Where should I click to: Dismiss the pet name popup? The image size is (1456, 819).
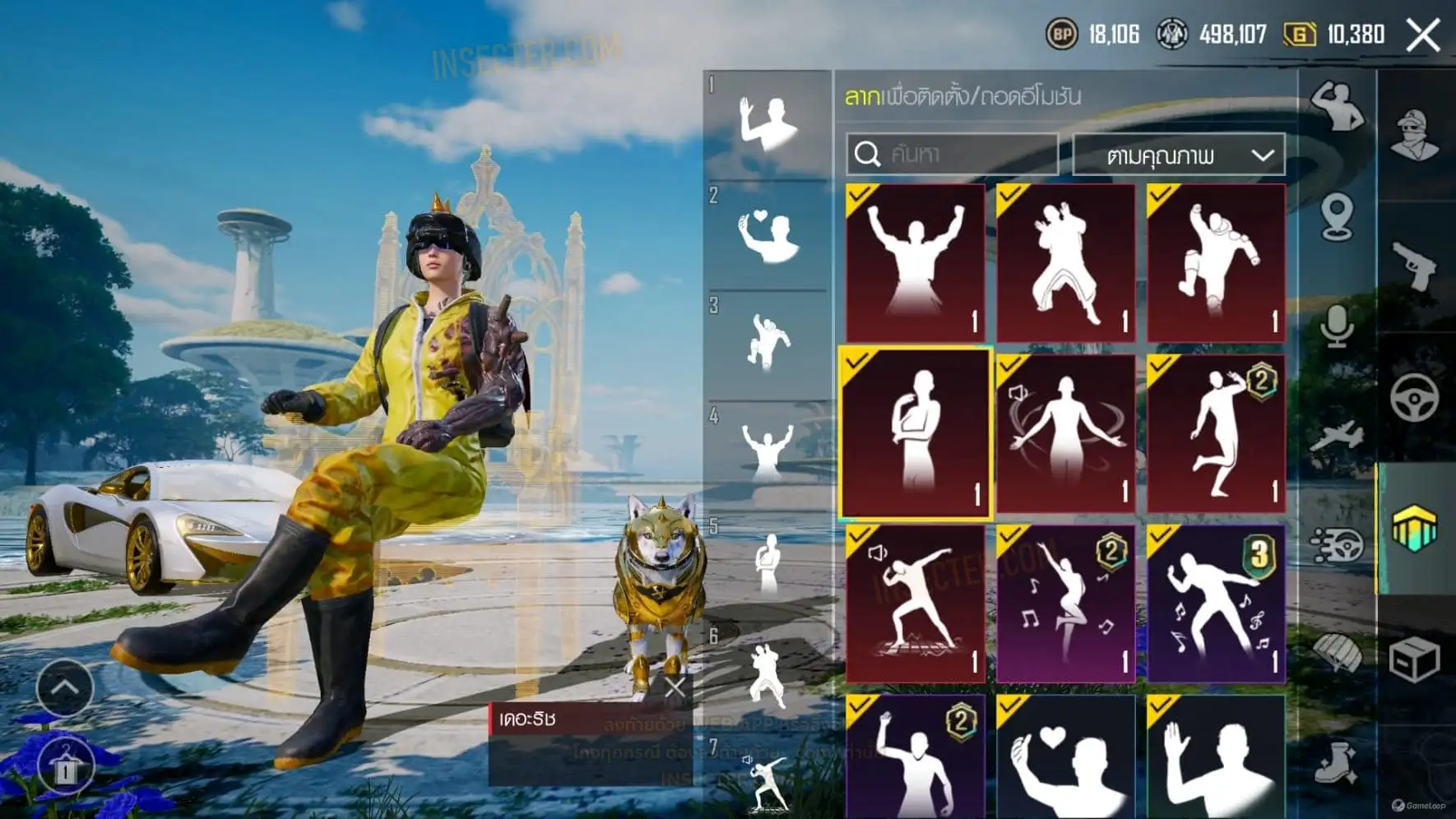click(675, 687)
